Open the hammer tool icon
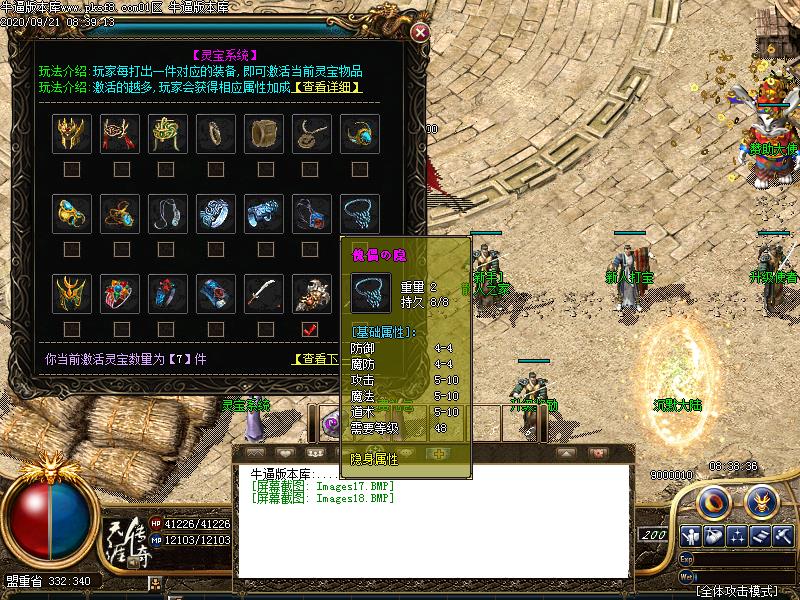The width and height of the screenshot is (800, 600). pyautogui.click(x=782, y=537)
